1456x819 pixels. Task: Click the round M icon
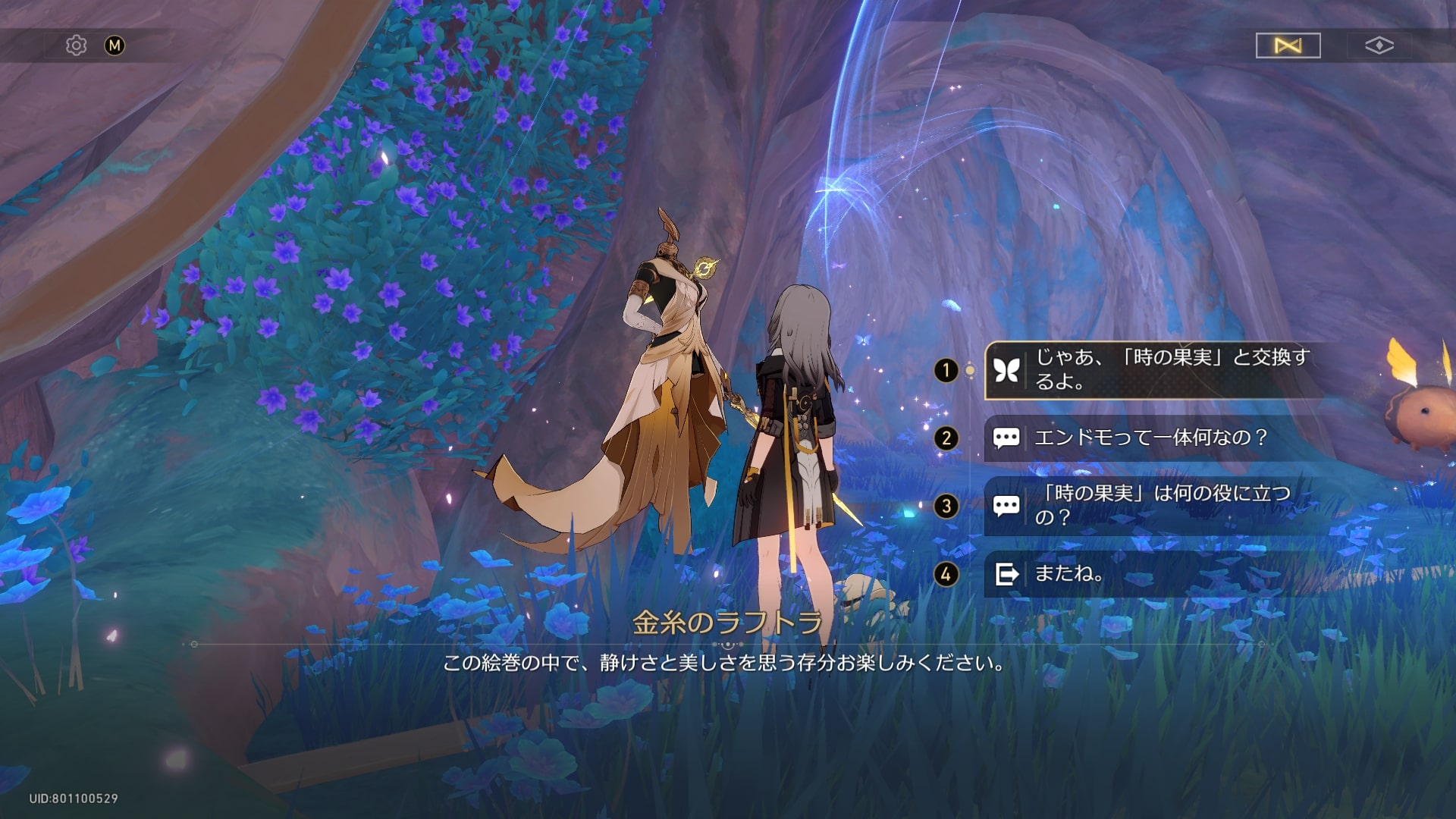115,45
